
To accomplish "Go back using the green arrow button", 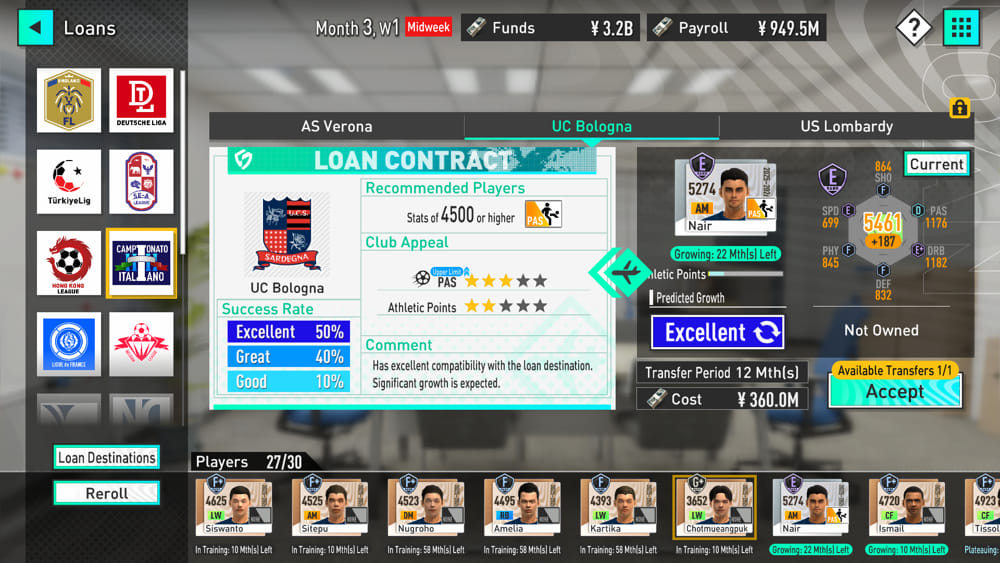I will [x=35, y=27].
